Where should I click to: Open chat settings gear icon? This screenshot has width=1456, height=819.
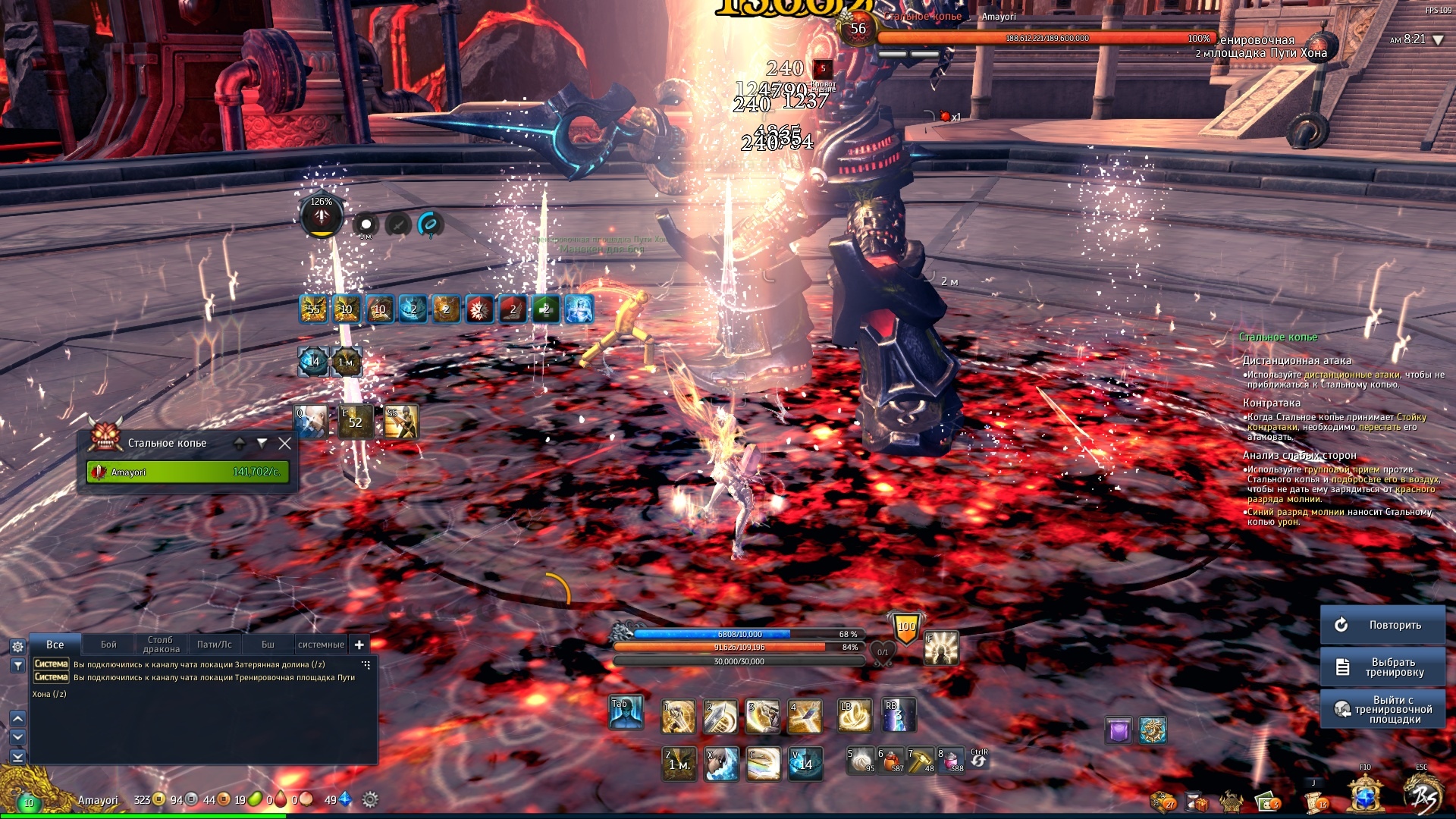(17, 647)
